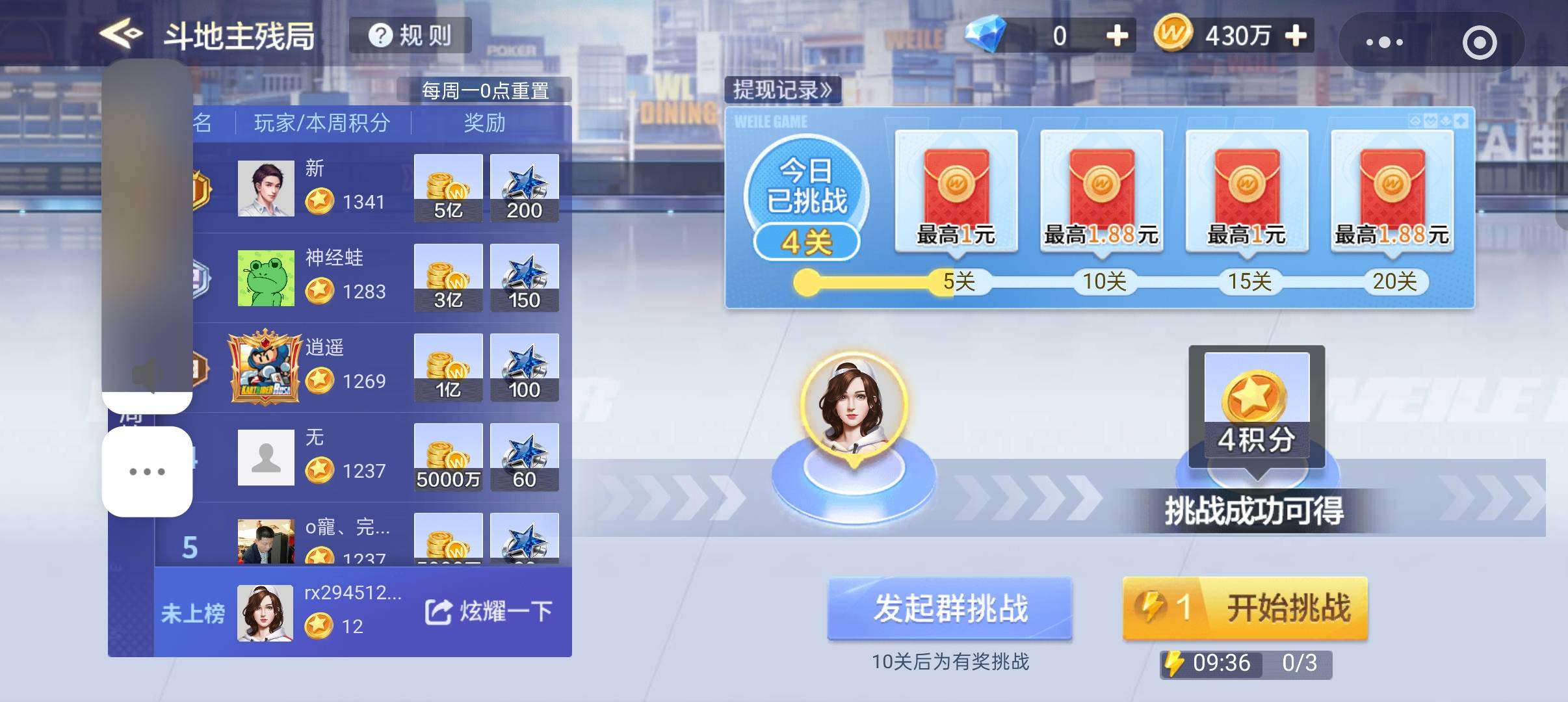Open the floating ... menu on the left
This screenshot has width=1568, height=702.
(x=147, y=472)
